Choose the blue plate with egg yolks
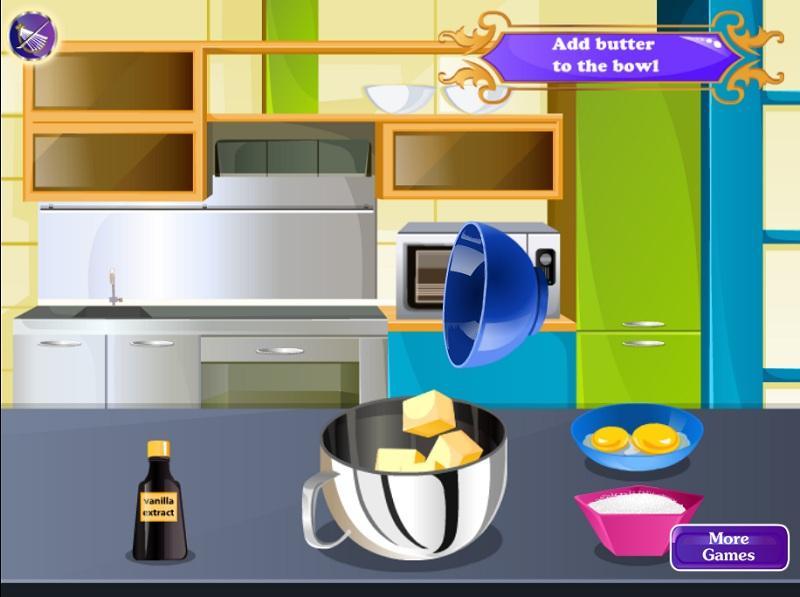 [637, 438]
